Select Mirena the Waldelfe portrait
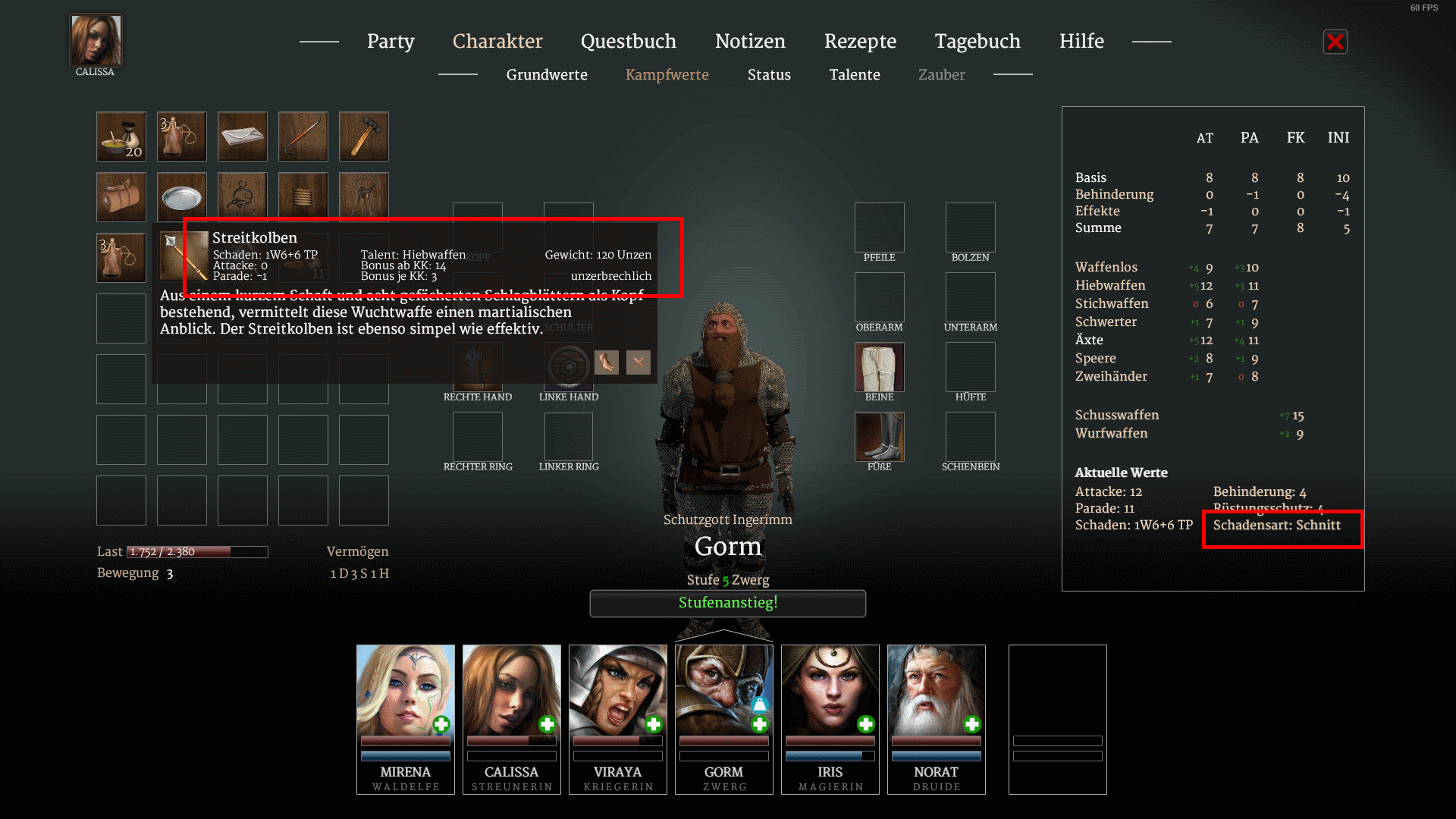The width and height of the screenshot is (1456, 819). (x=406, y=690)
